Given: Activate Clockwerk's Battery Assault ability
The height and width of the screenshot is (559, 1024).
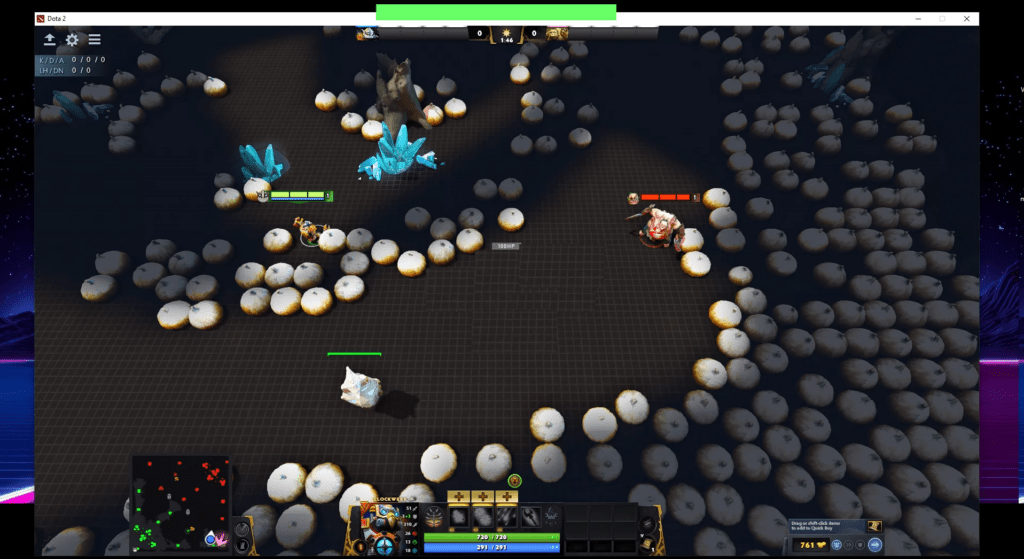Looking at the screenshot, I should pos(459,516).
